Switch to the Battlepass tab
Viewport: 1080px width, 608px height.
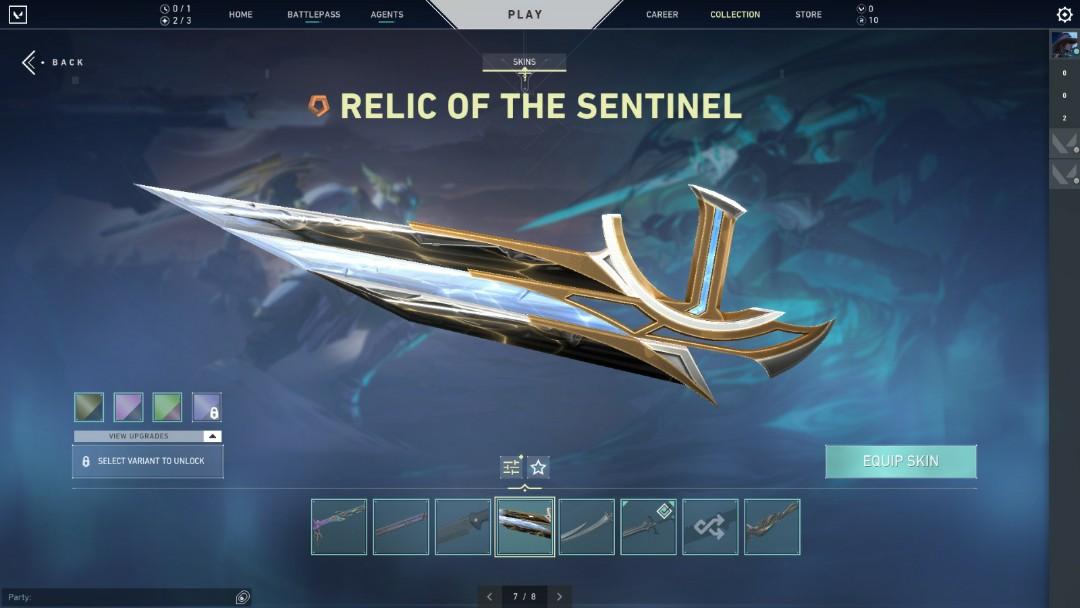pos(313,15)
